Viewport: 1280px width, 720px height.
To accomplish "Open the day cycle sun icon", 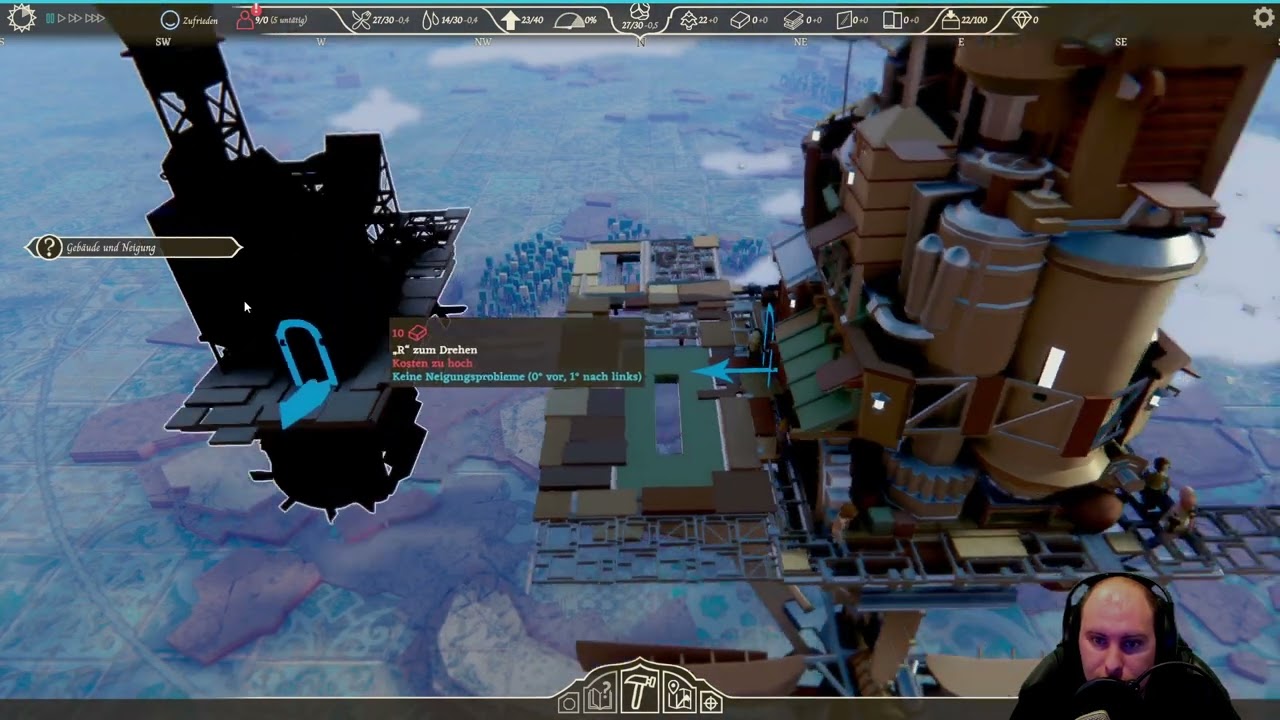I will (21, 18).
